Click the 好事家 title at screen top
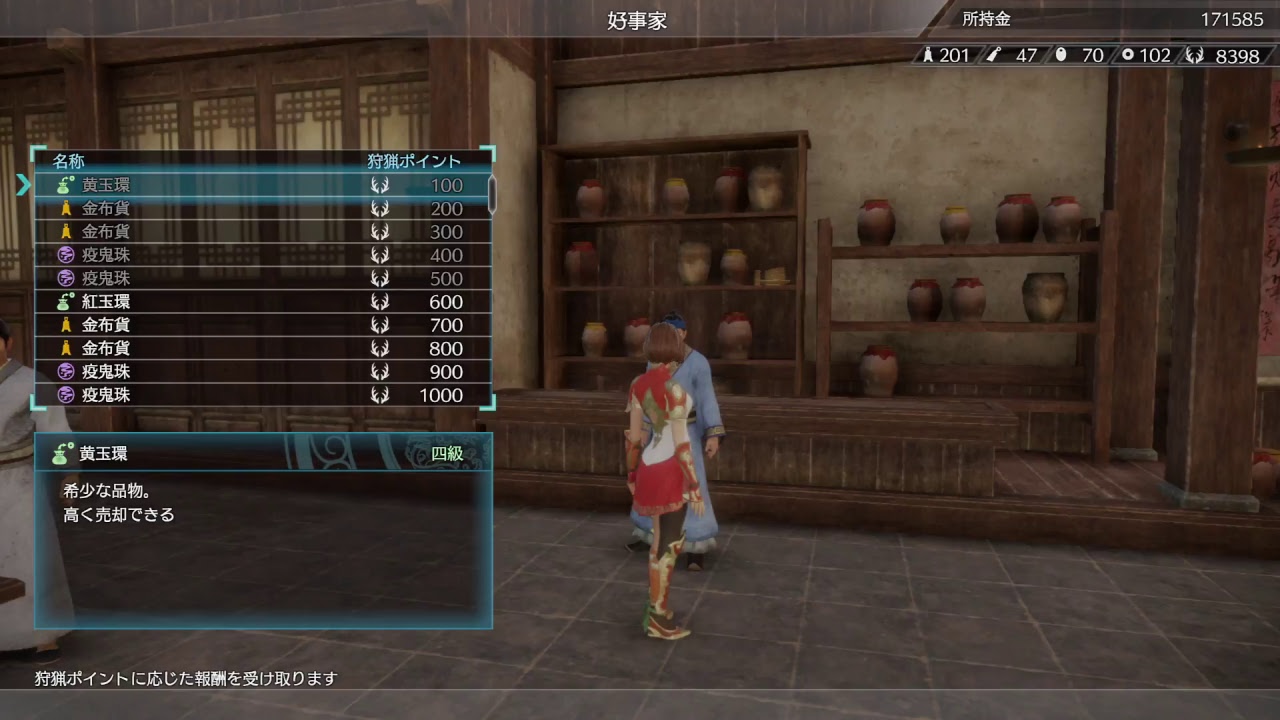This screenshot has height=720, width=1280. 639,19
